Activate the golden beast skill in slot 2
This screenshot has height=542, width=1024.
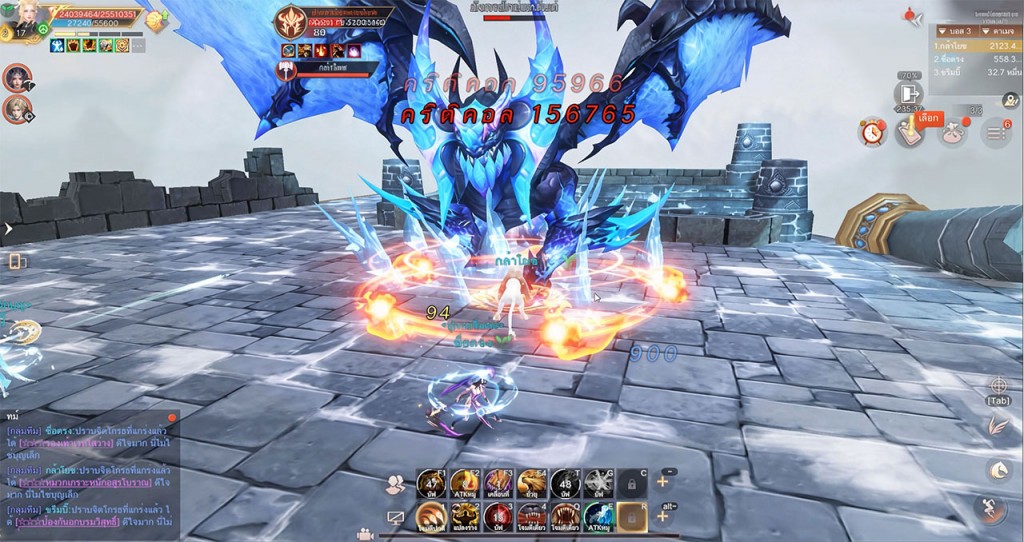click(x=463, y=516)
